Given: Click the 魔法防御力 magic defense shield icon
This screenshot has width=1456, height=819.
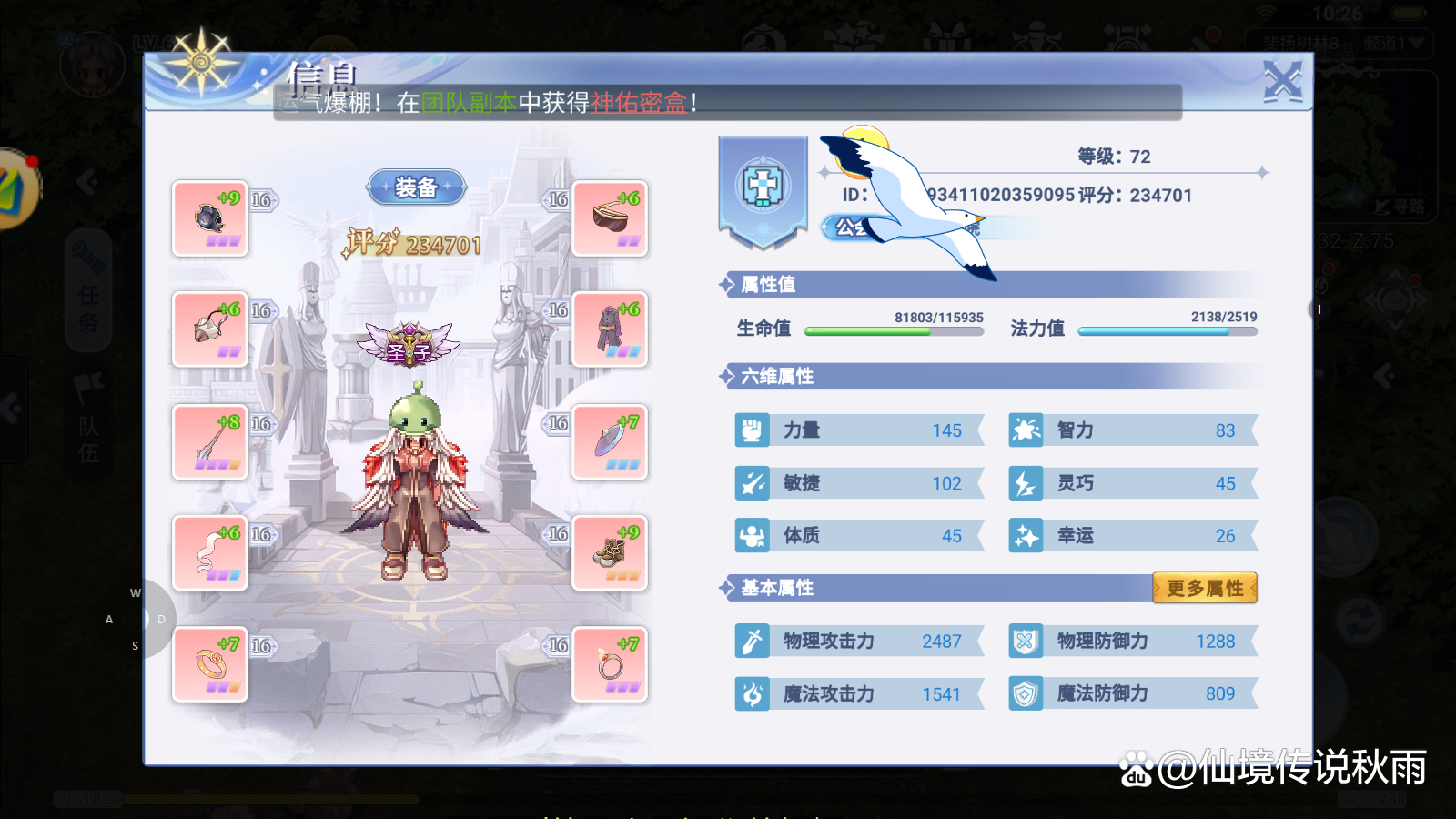Looking at the screenshot, I should click(x=1025, y=693).
